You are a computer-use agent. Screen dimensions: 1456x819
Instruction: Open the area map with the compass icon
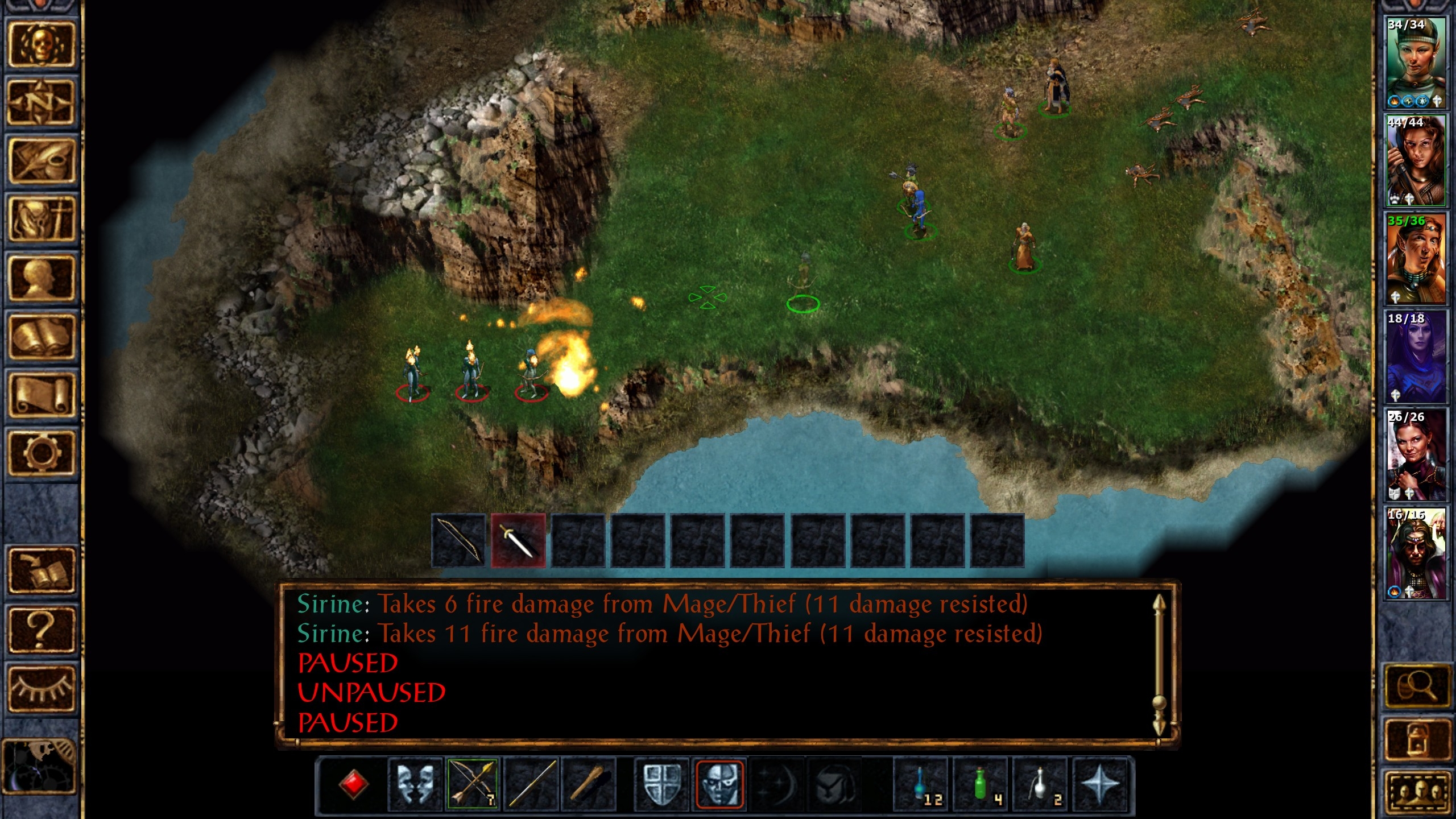[x=41, y=102]
